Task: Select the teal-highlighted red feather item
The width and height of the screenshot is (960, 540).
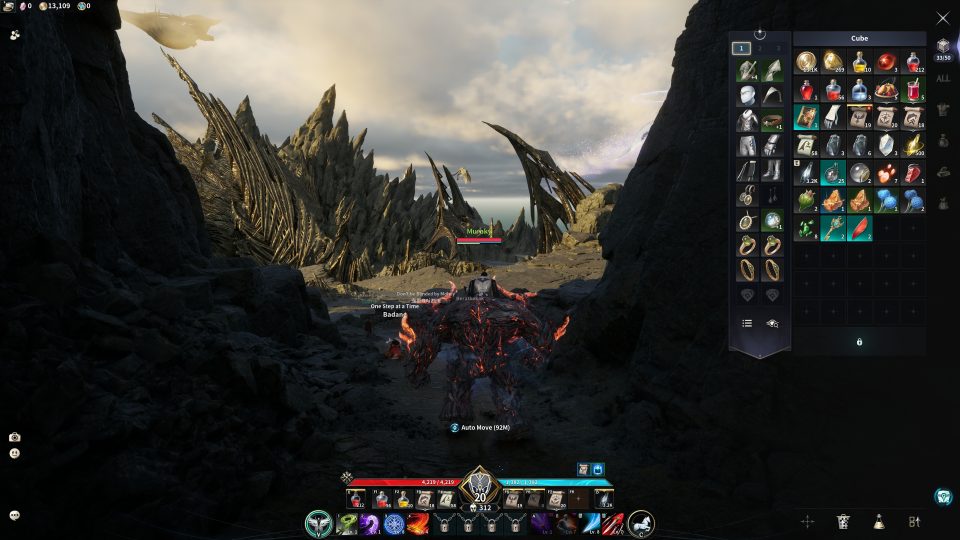Action: (x=859, y=228)
